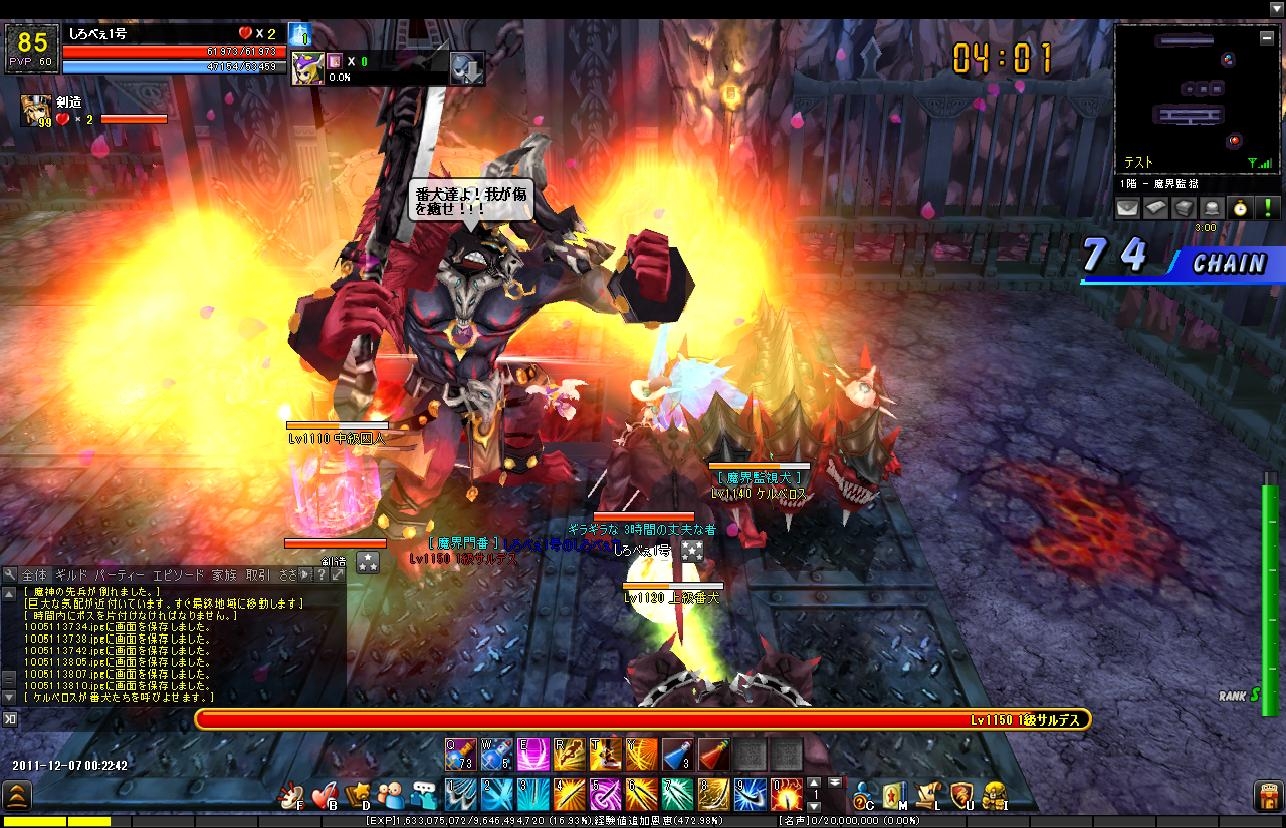Select the パーティー chat tab

click(x=120, y=575)
